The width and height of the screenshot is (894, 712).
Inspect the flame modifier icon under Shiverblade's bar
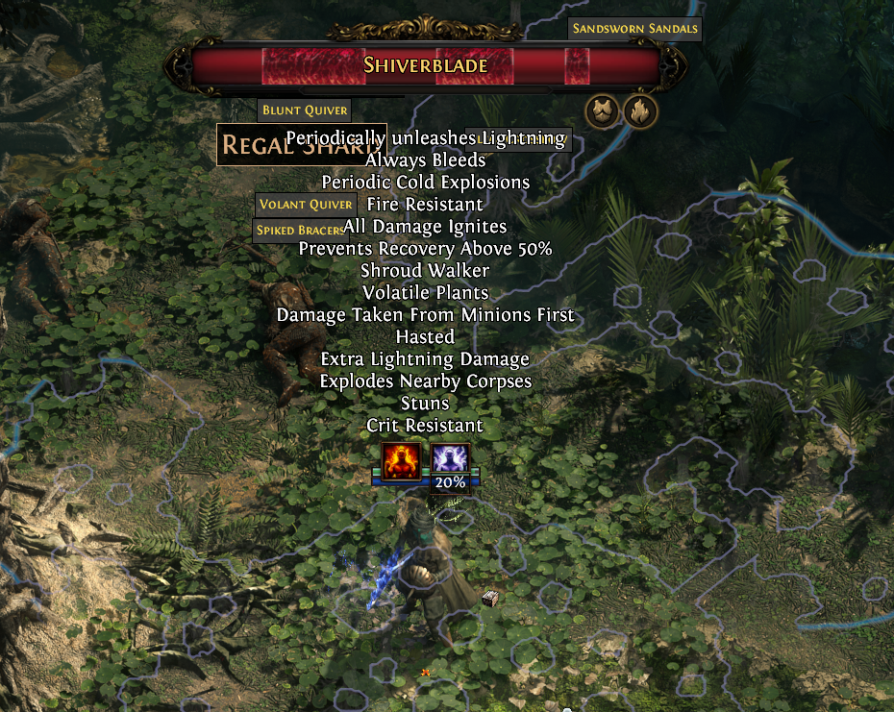[640, 111]
